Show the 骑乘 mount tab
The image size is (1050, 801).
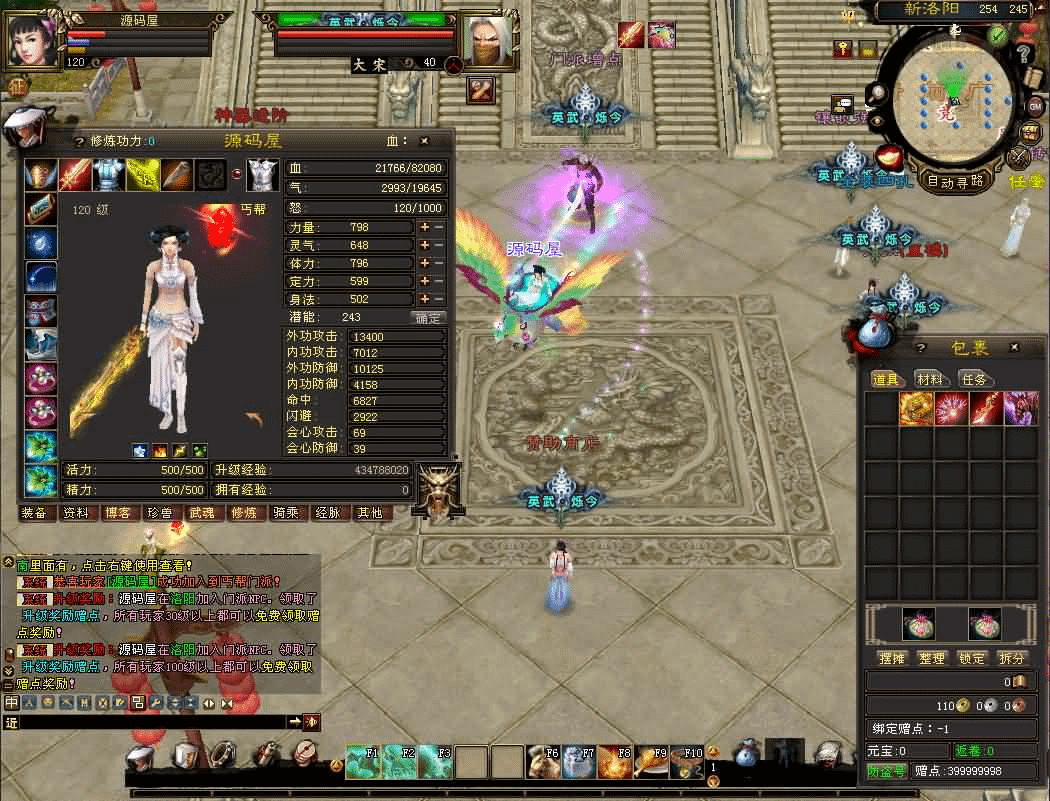pos(285,513)
